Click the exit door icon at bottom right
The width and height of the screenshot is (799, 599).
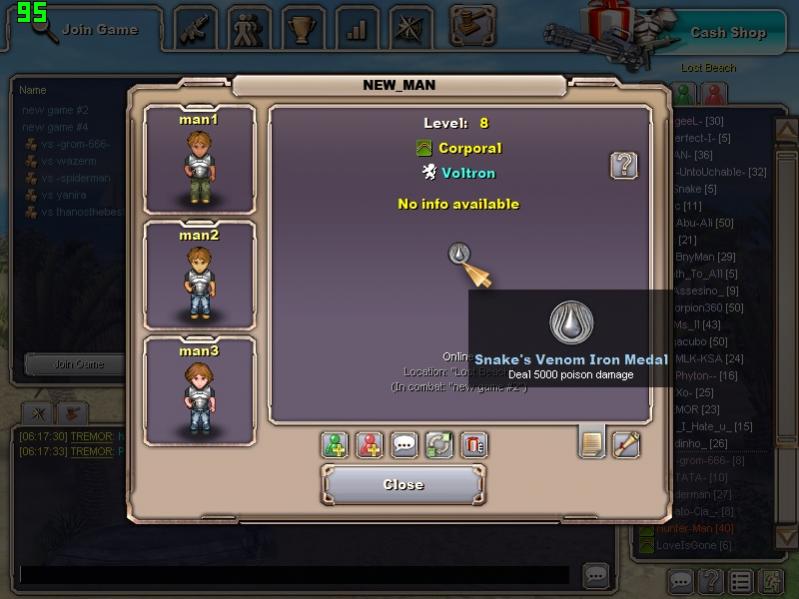coord(771,580)
